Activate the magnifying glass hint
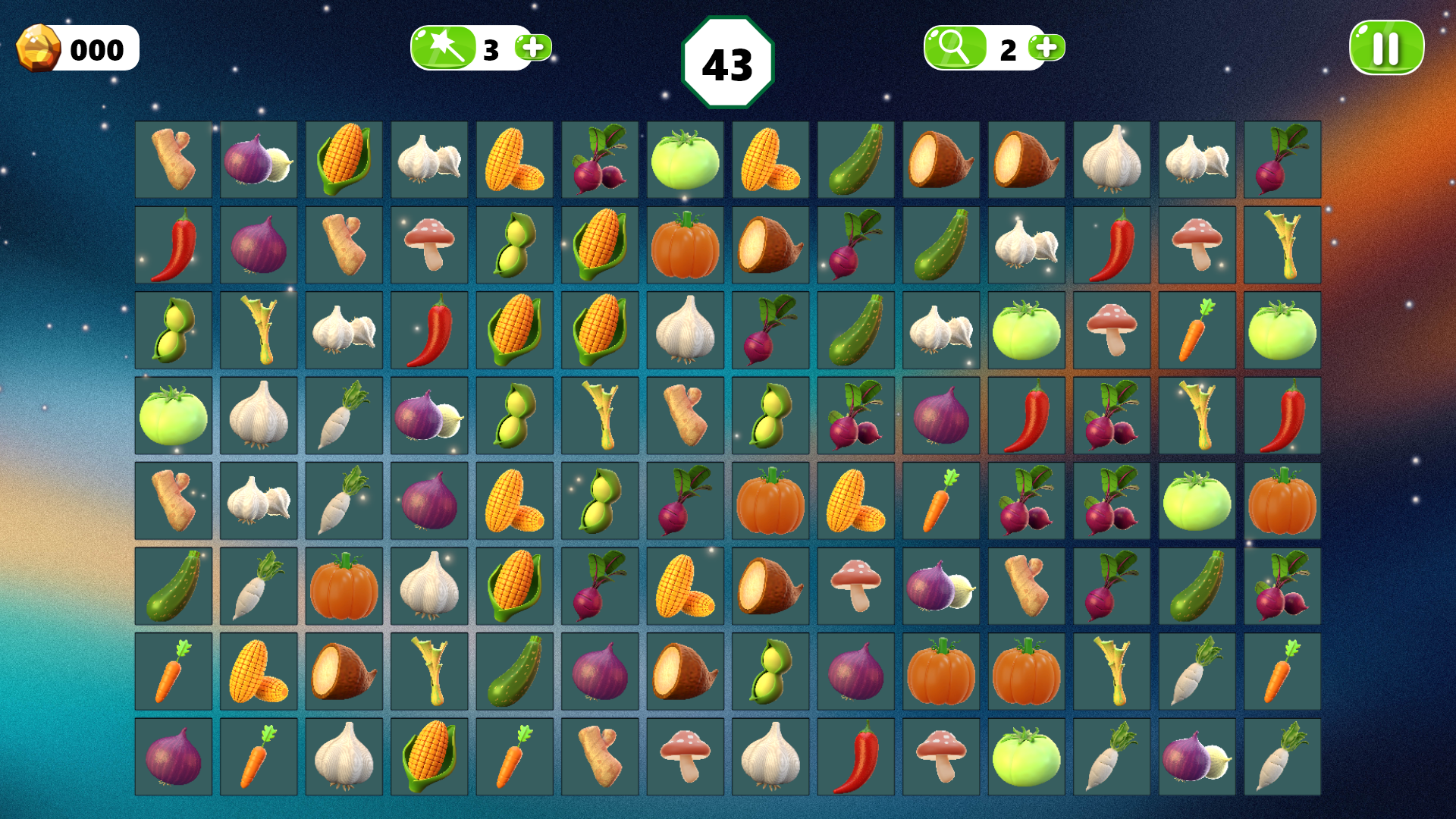The width and height of the screenshot is (1456, 819). click(x=955, y=48)
